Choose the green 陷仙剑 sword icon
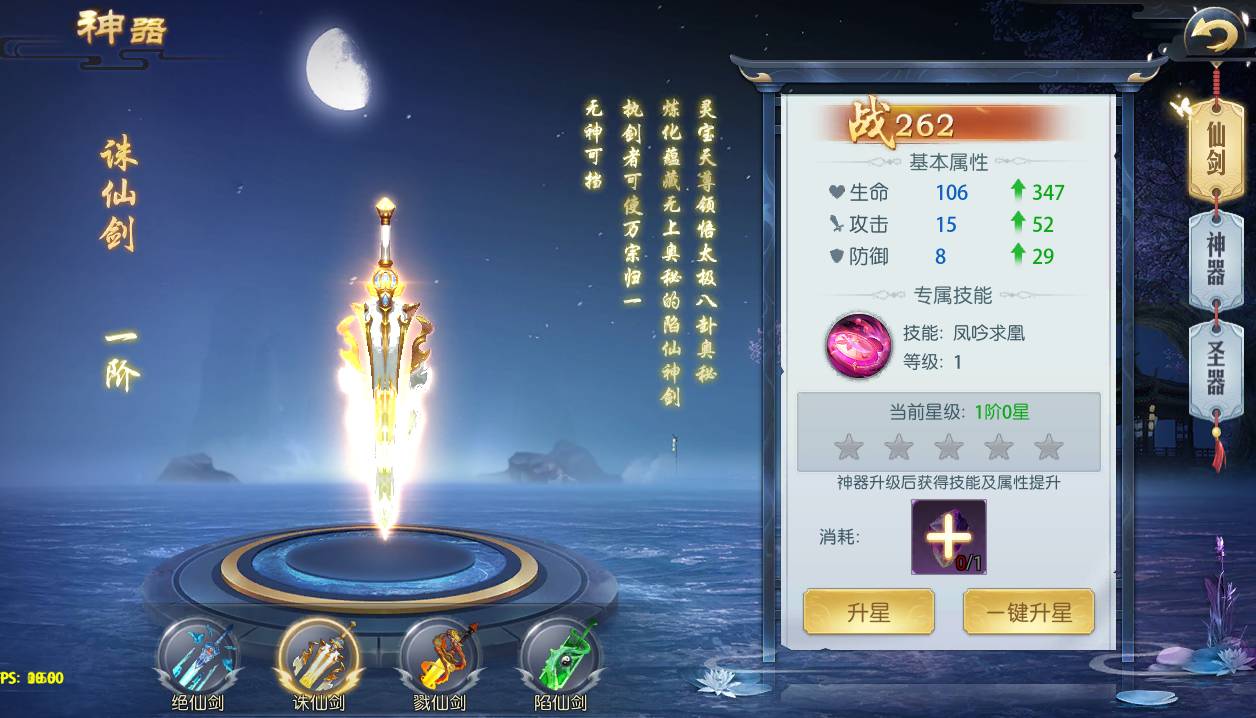The image size is (1256, 718). click(x=560, y=656)
